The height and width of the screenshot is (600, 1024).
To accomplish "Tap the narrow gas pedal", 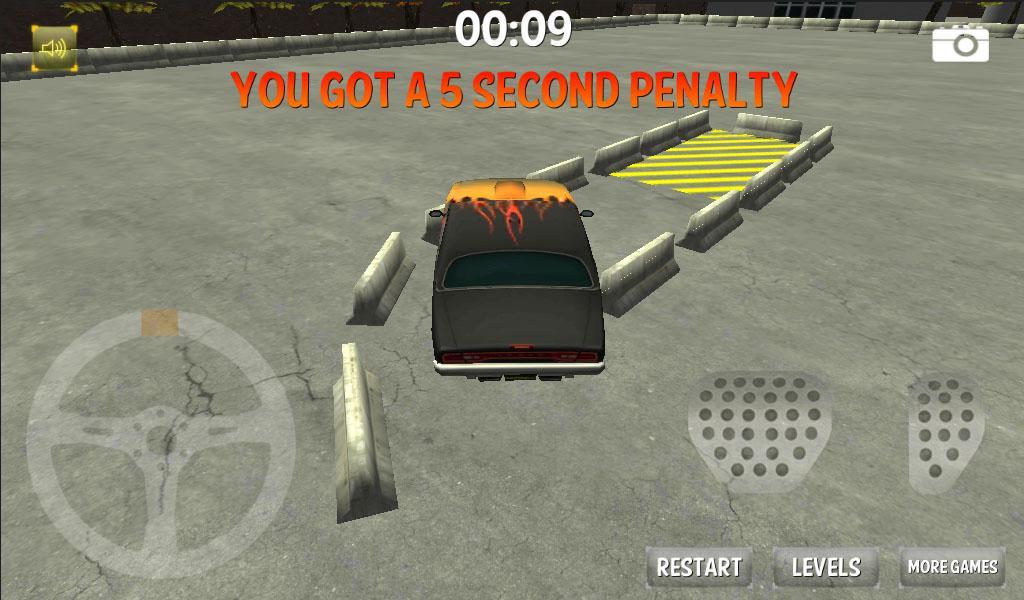I will click(944, 431).
